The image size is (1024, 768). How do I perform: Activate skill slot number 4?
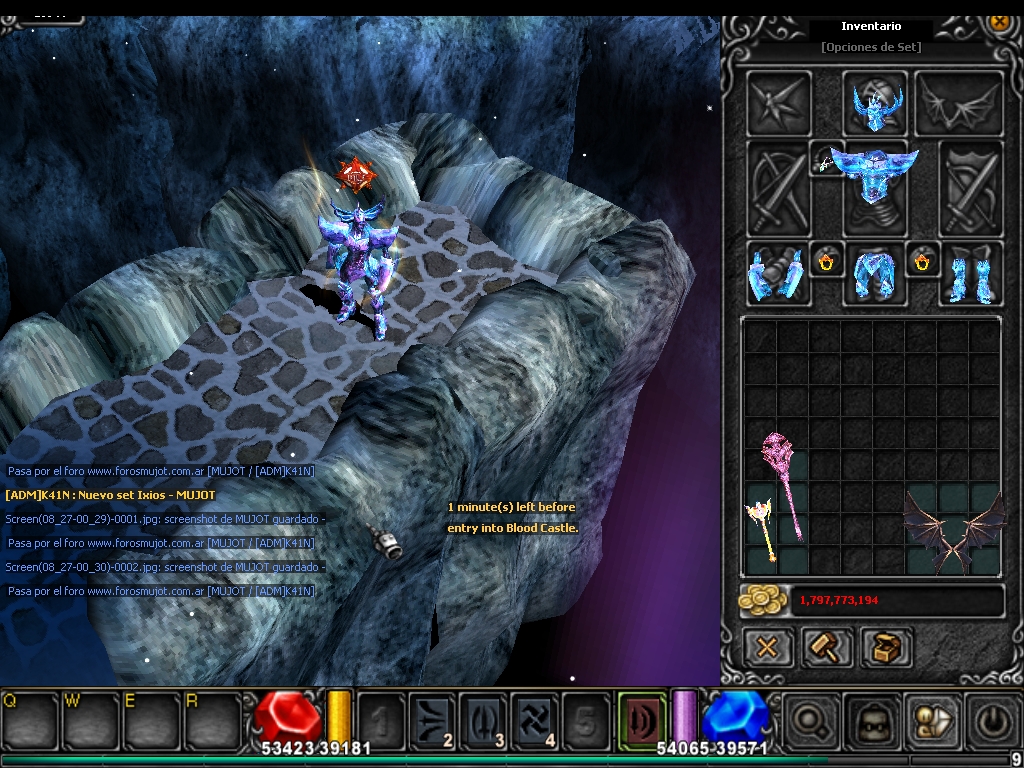point(535,720)
